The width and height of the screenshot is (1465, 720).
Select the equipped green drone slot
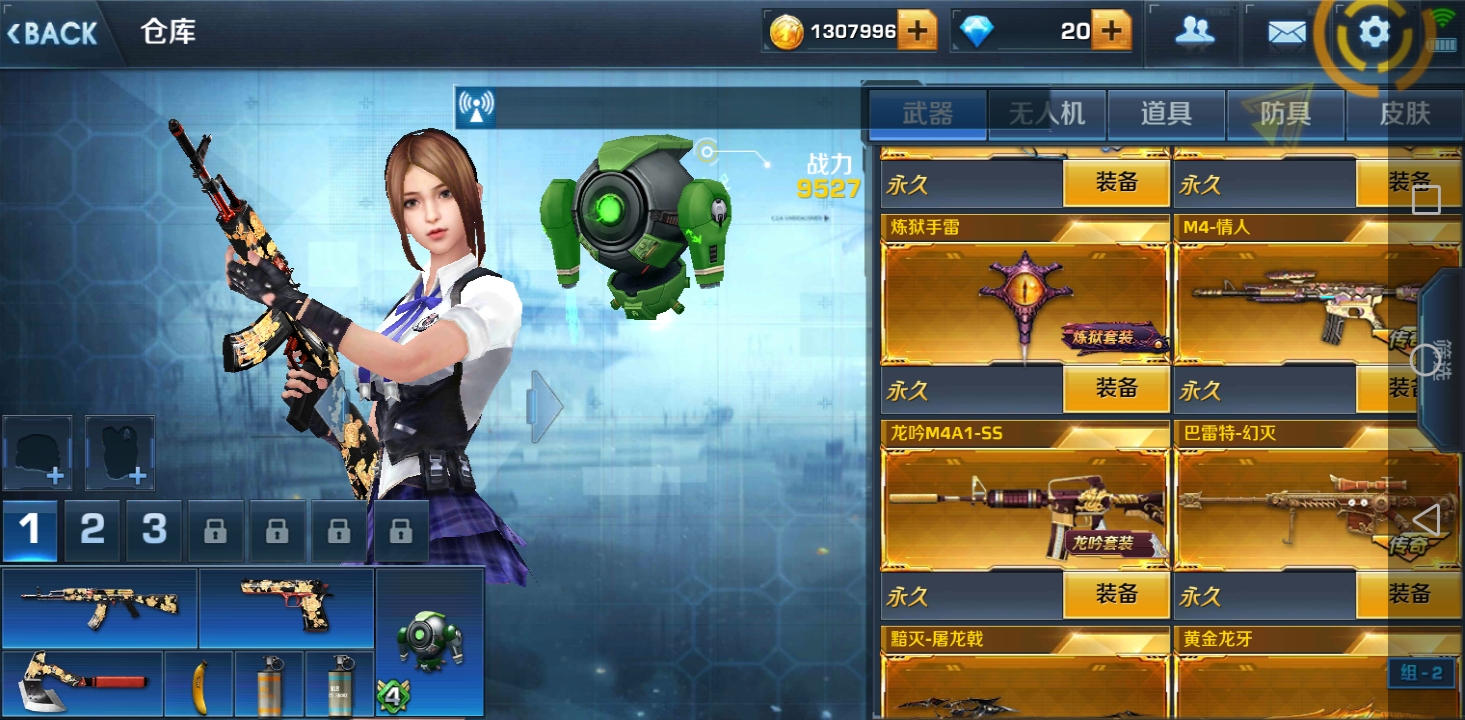[429, 640]
